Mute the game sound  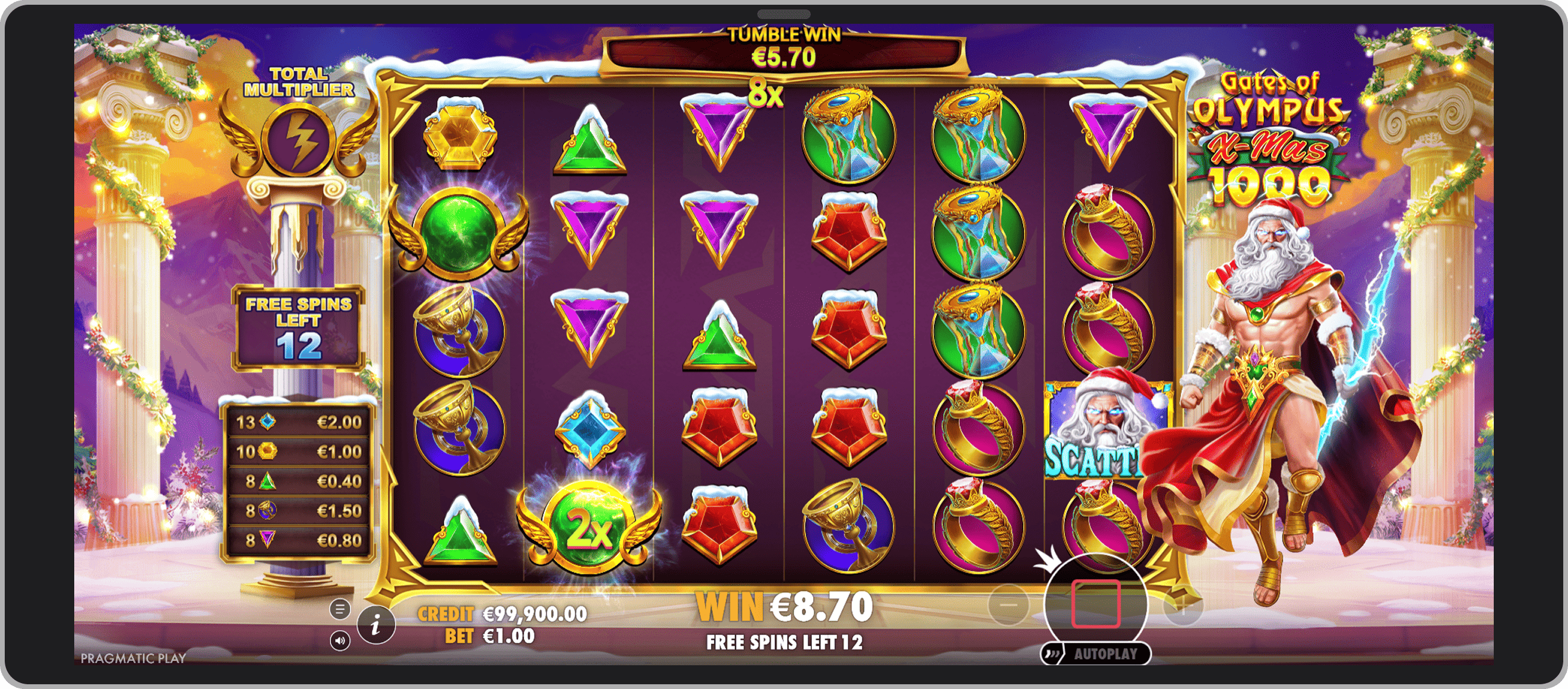click(342, 641)
